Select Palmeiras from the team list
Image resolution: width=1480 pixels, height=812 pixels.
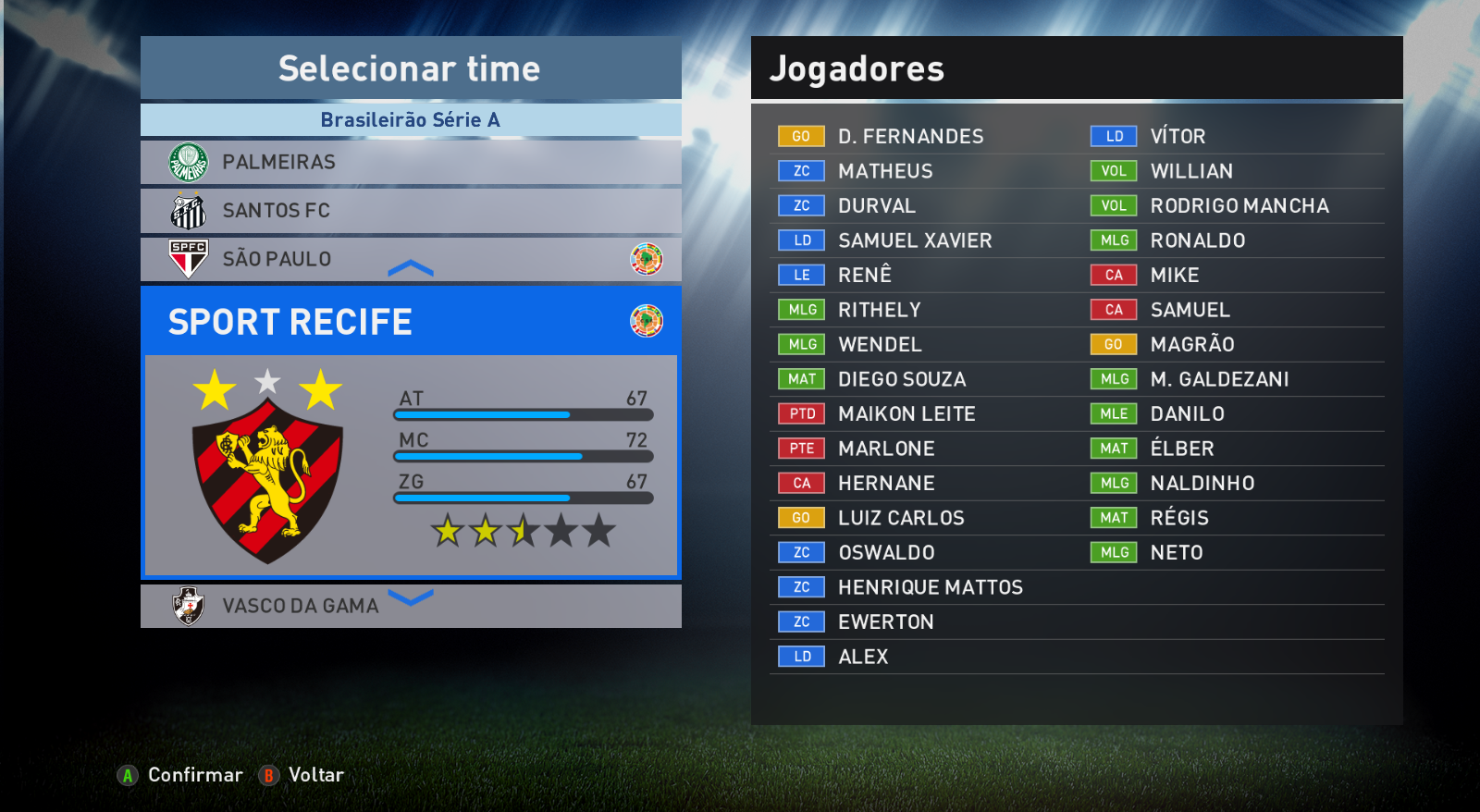(x=410, y=162)
